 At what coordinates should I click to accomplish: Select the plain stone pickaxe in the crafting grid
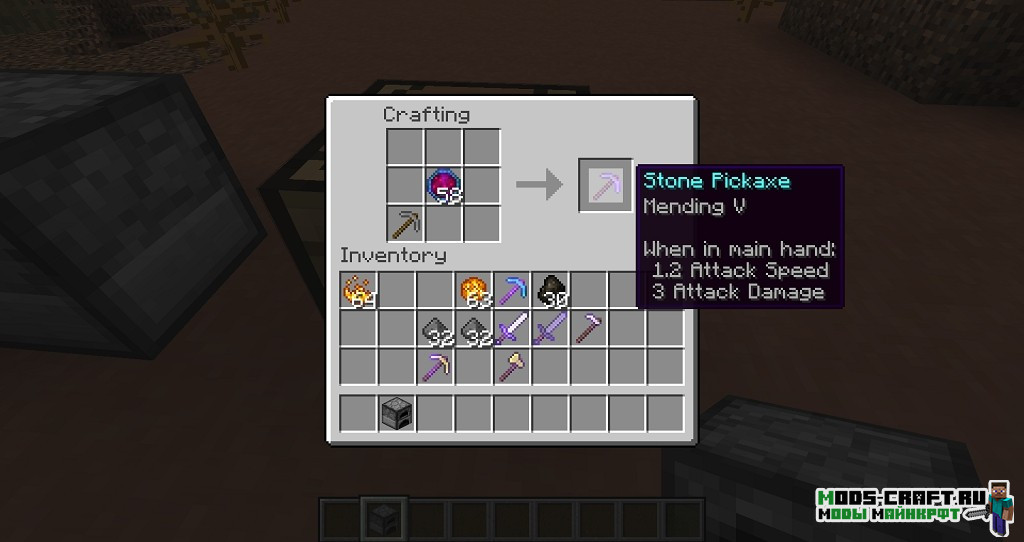[x=405, y=222]
